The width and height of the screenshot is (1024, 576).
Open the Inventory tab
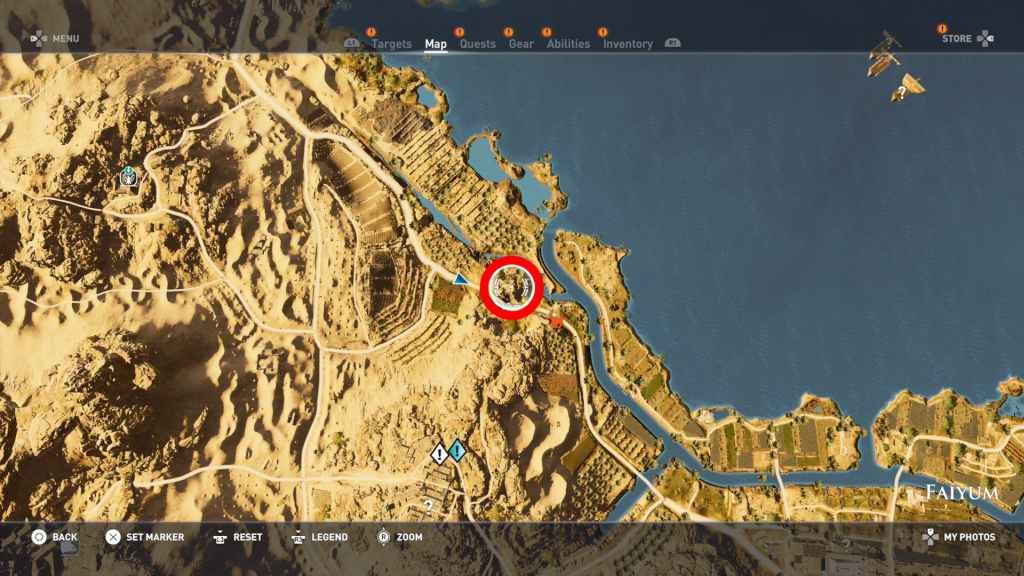pos(628,44)
